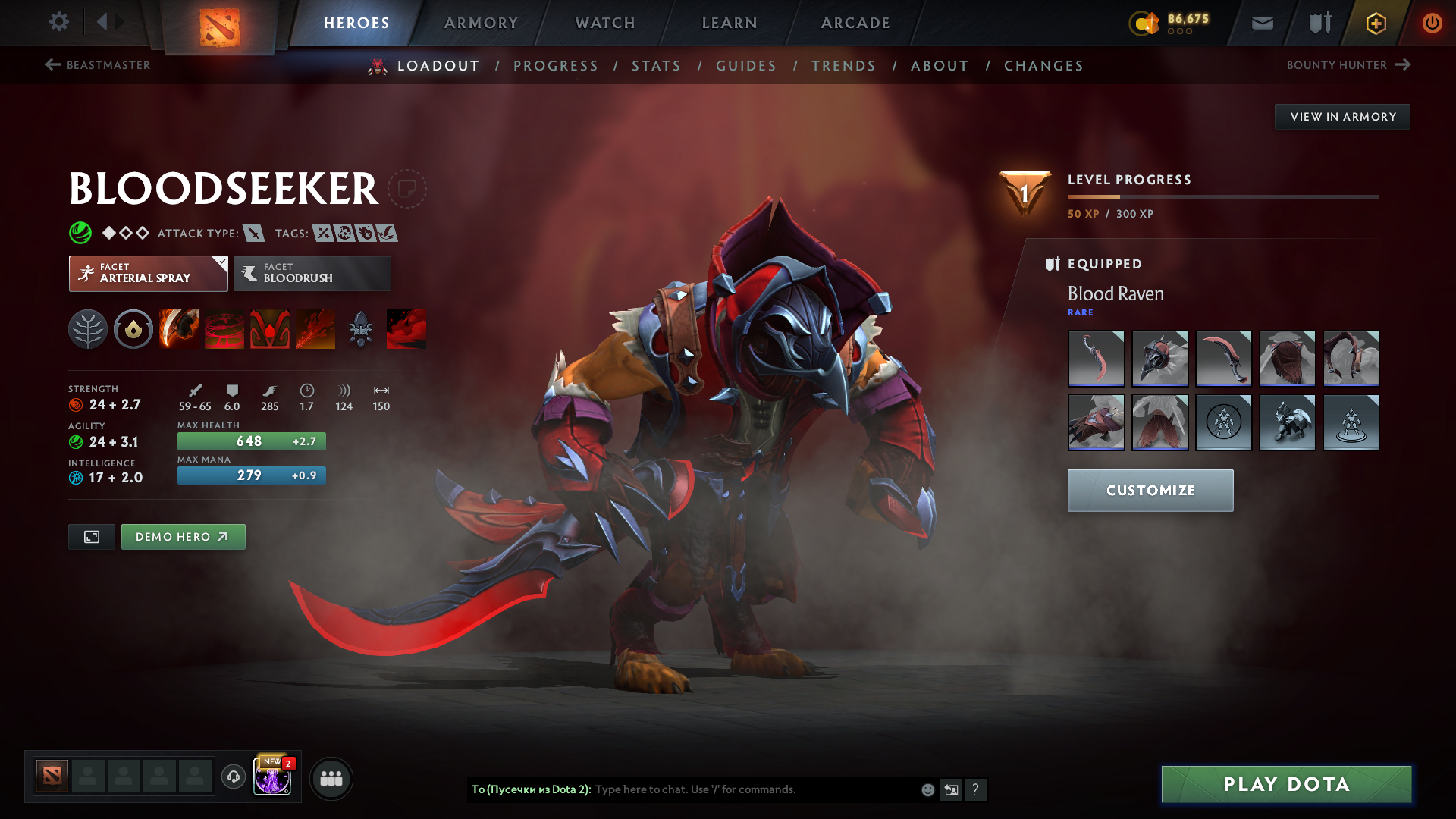Click the XP level progress bar
Screen dimensions: 1456x819
pyautogui.click(x=1223, y=196)
